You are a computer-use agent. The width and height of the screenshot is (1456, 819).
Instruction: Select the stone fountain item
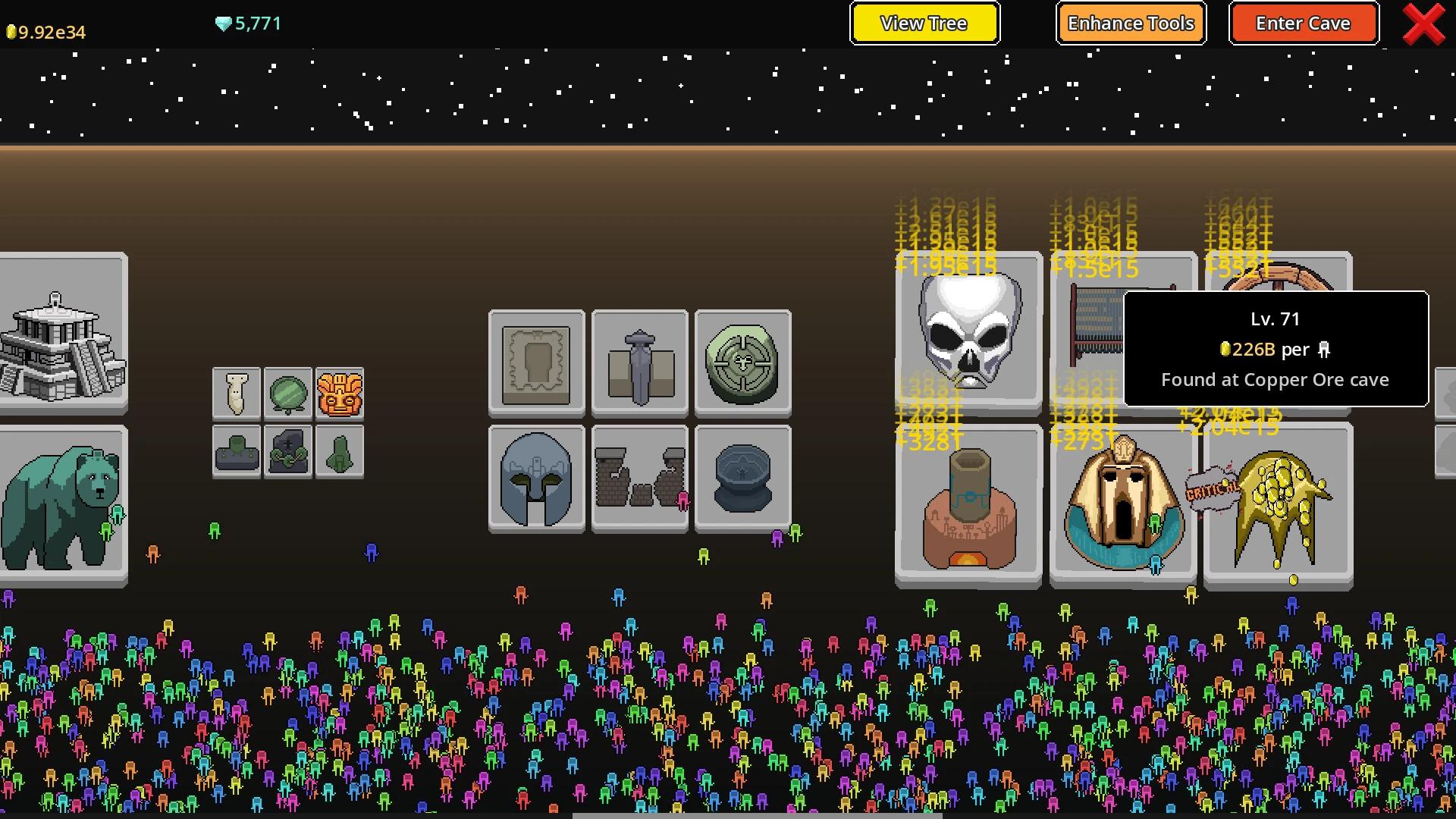742,478
